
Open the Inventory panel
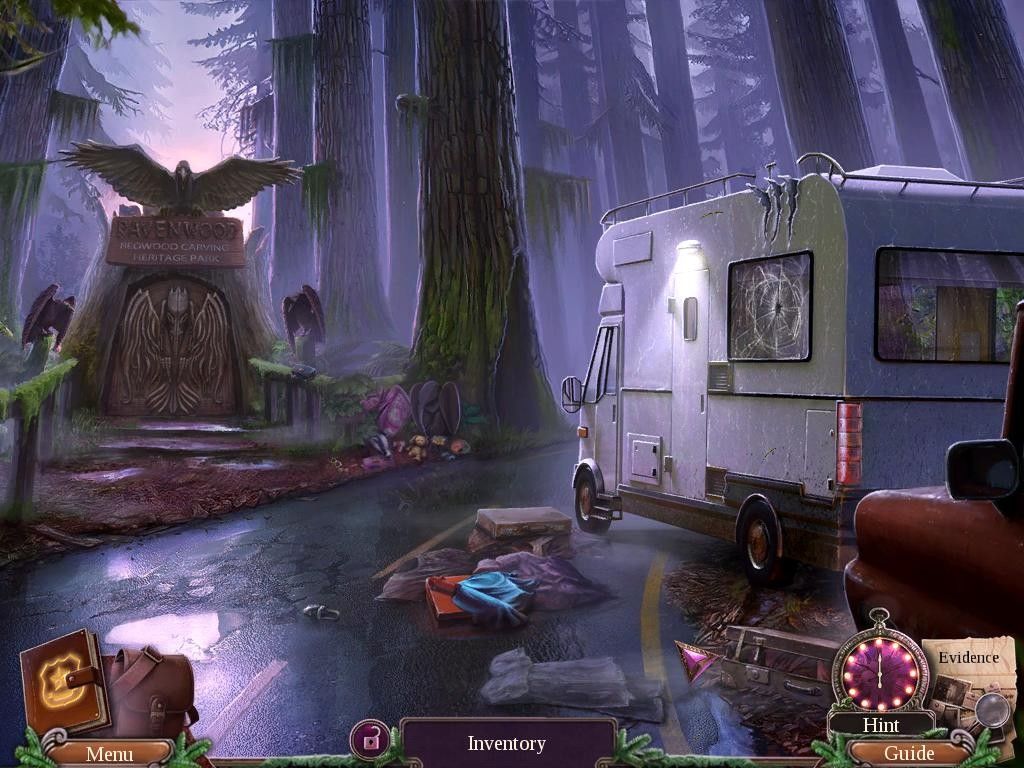pyautogui.click(x=507, y=743)
